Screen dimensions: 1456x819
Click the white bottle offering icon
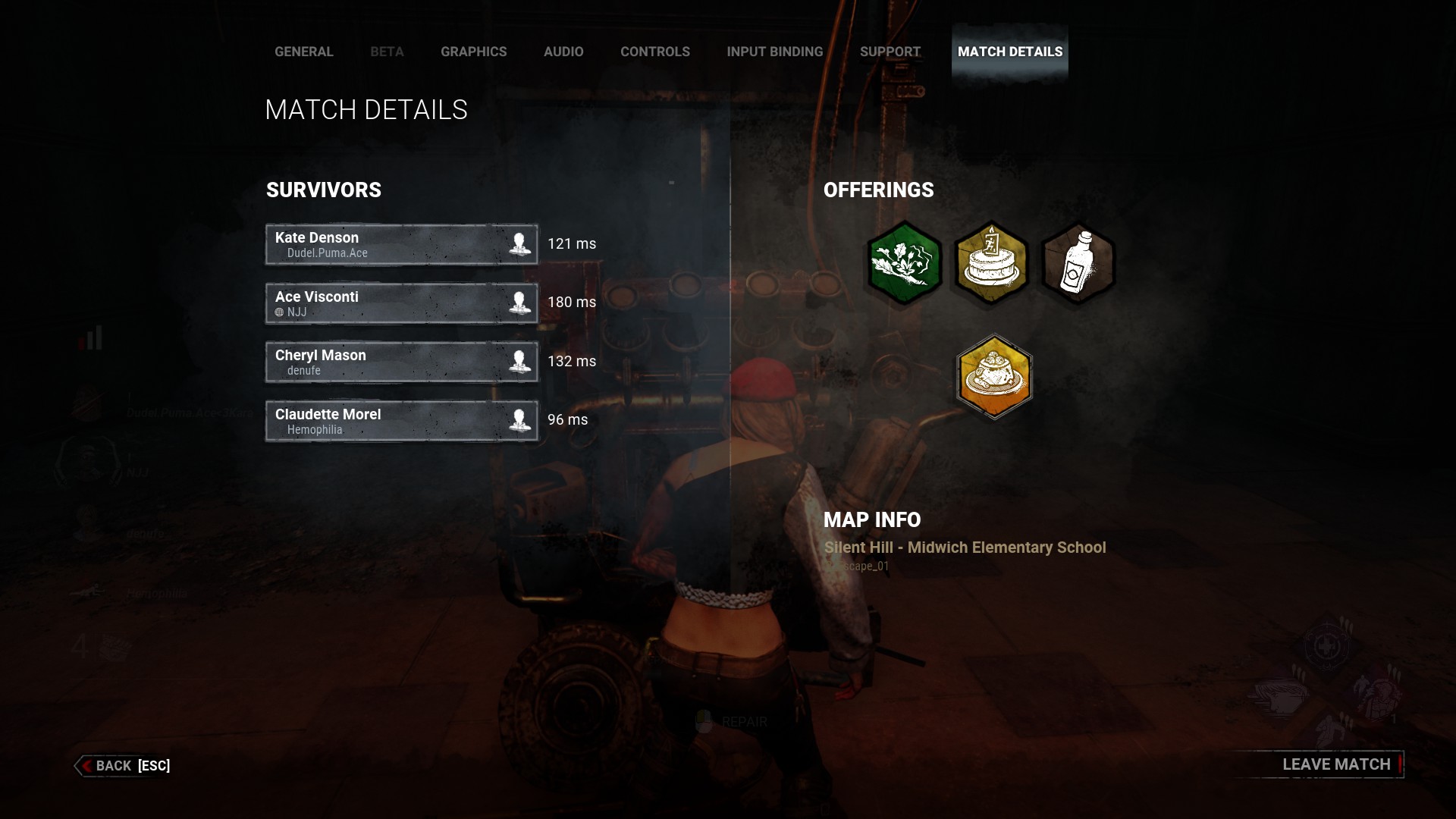[1078, 264]
